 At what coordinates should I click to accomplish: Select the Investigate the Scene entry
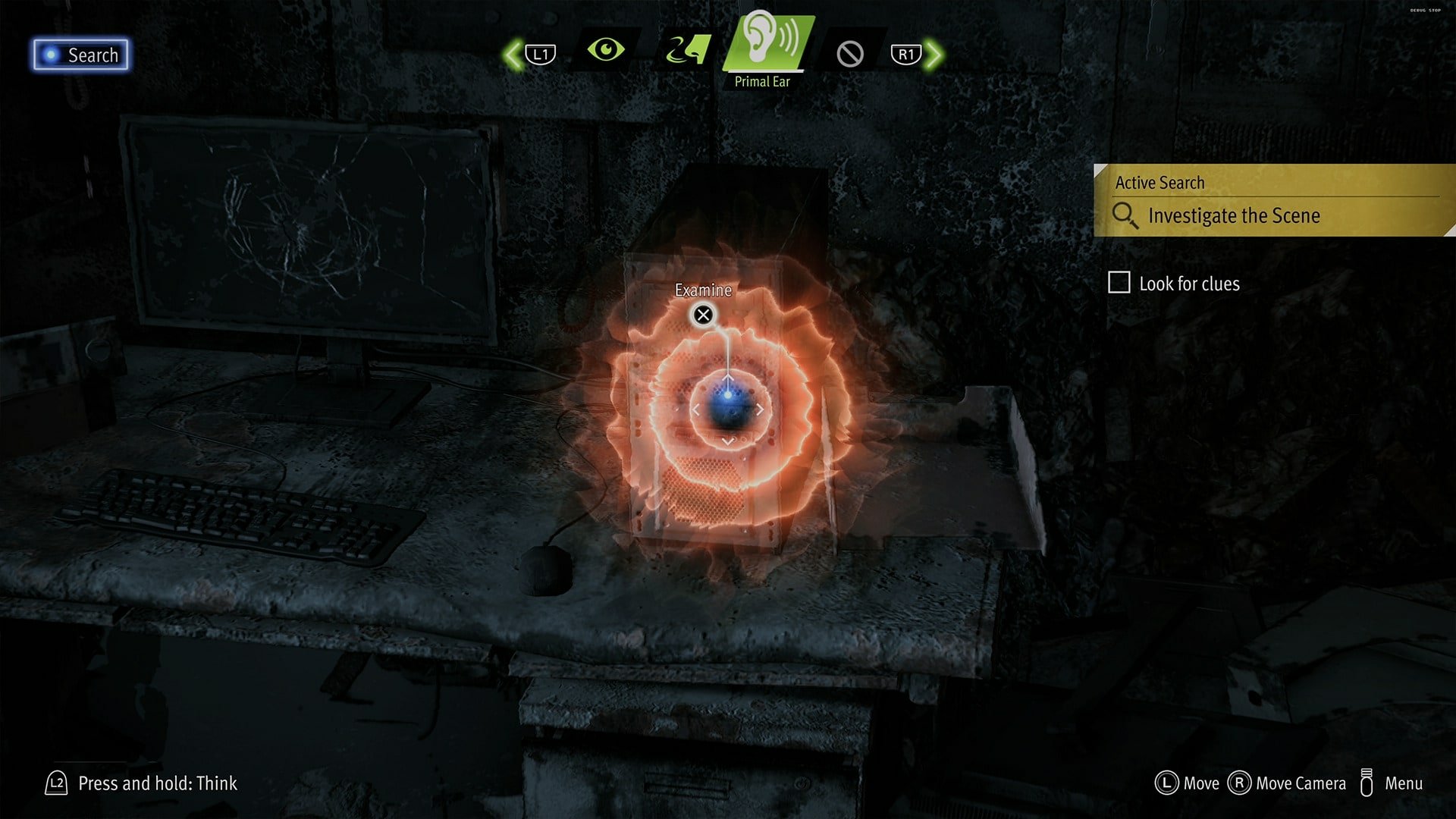pyautogui.click(x=1232, y=215)
